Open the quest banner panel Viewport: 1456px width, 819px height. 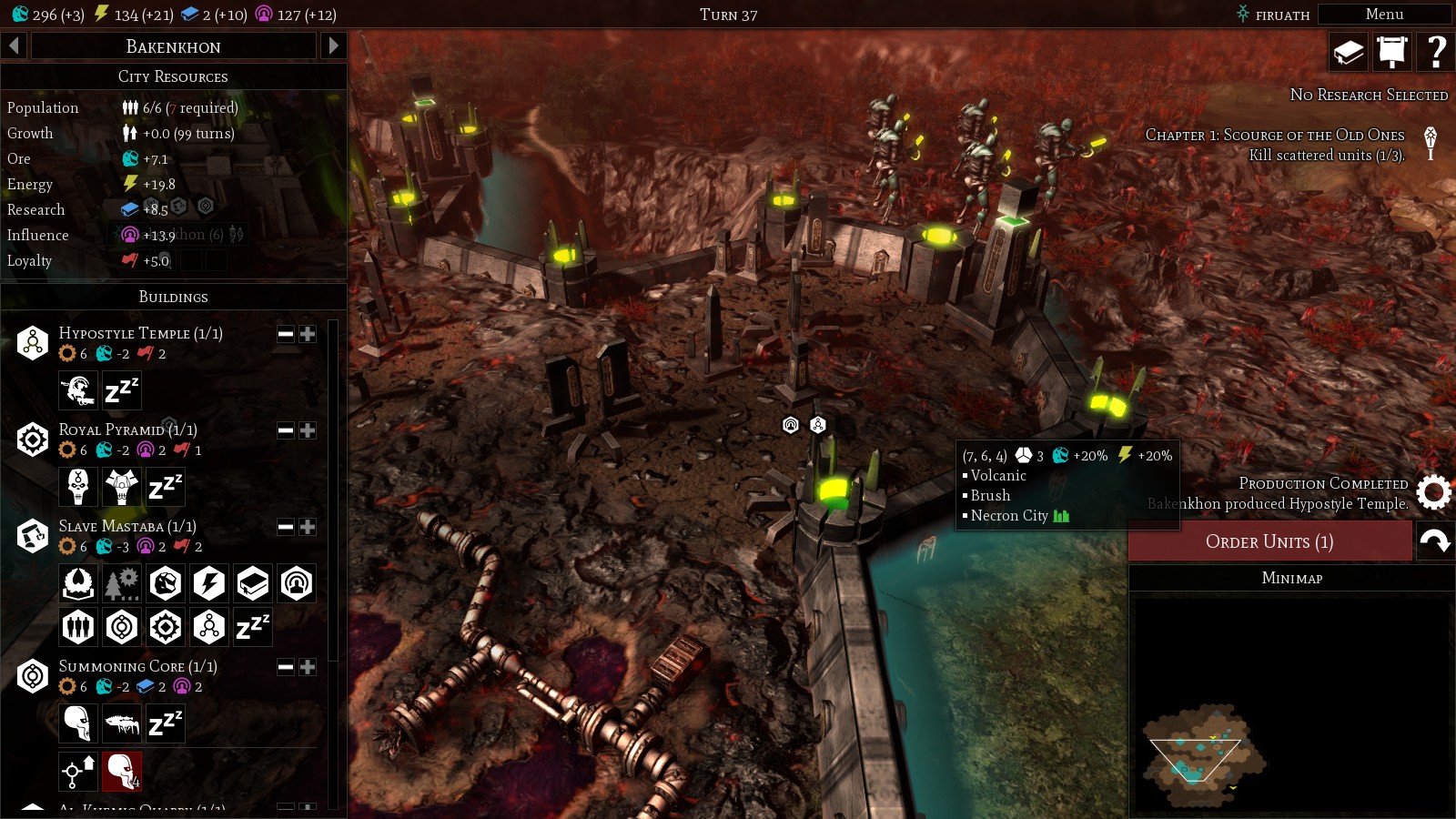(x=1391, y=52)
